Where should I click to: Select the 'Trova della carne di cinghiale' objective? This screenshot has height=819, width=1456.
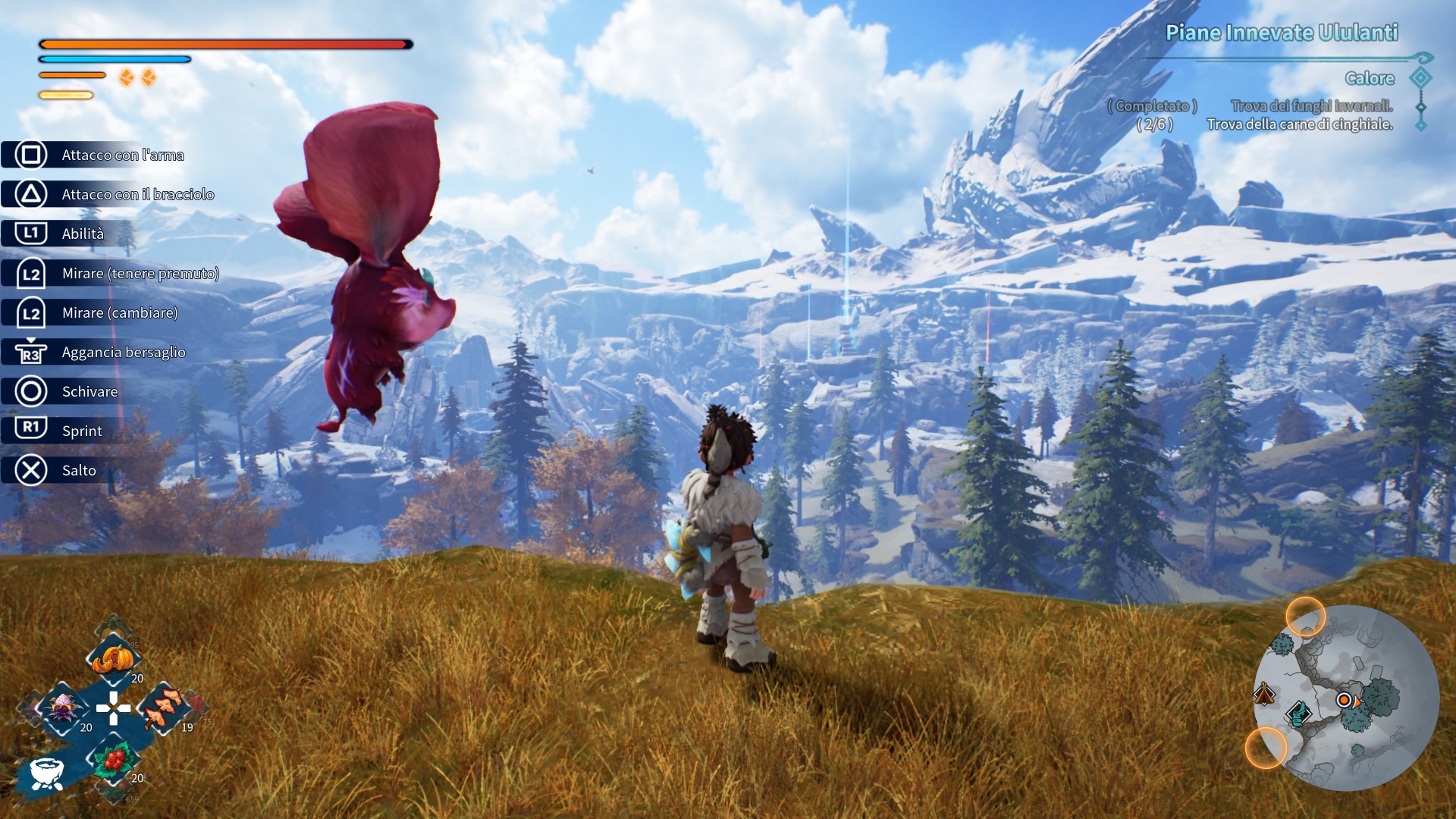1299,124
